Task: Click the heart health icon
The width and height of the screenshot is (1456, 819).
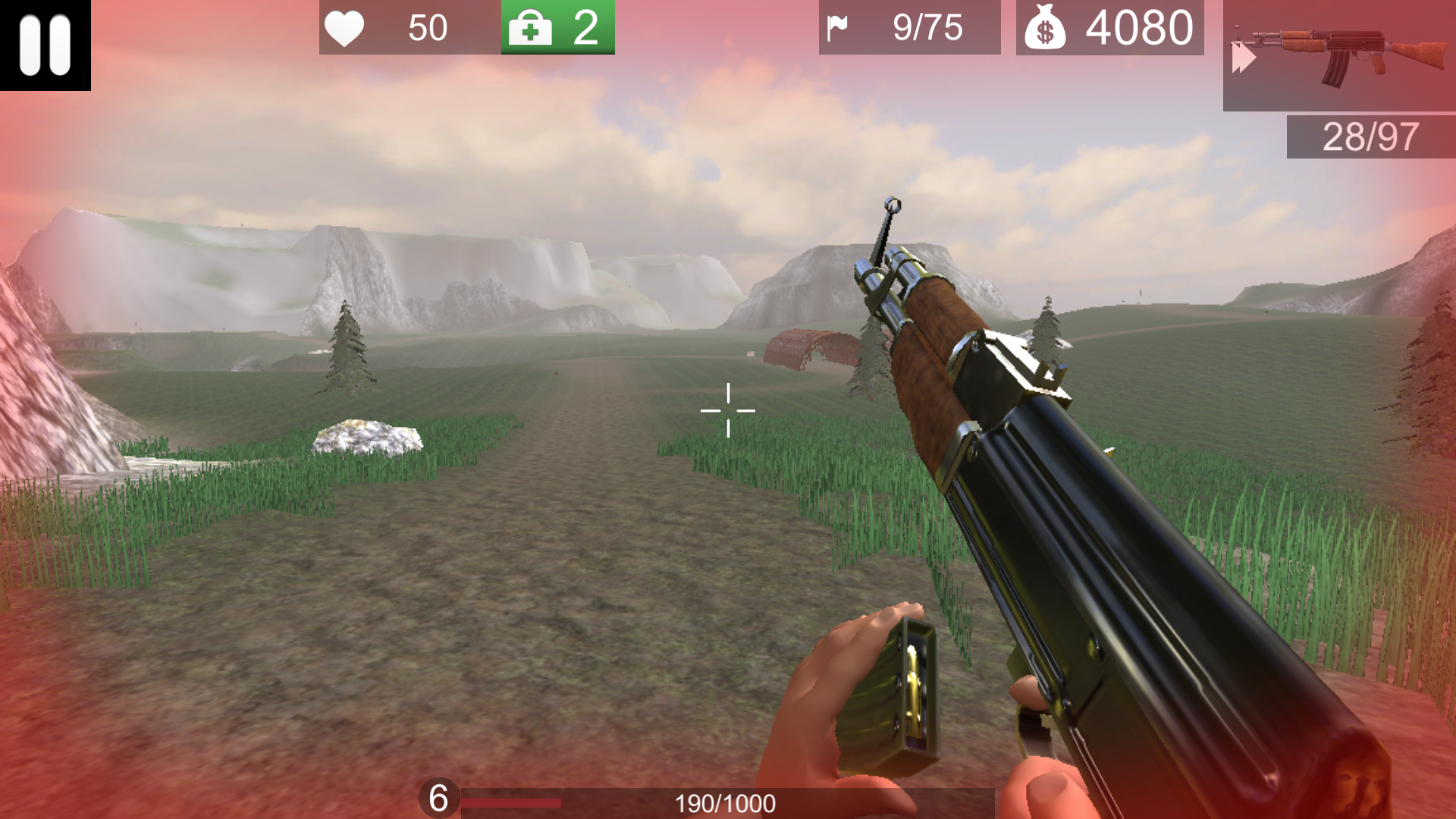Action: tap(346, 28)
